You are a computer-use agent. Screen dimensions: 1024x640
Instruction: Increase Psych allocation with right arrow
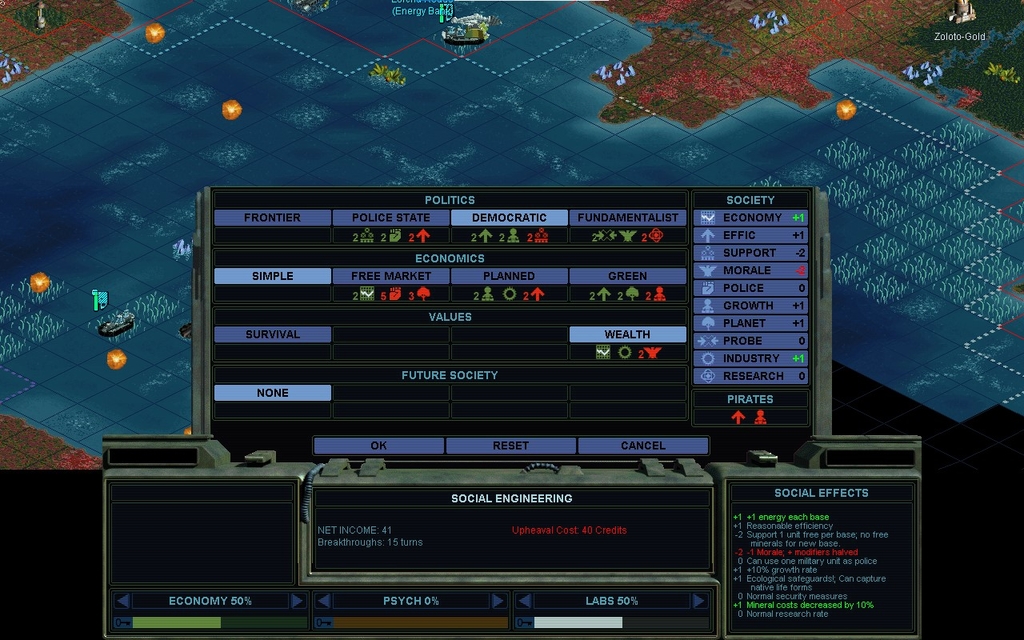click(x=498, y=601)
